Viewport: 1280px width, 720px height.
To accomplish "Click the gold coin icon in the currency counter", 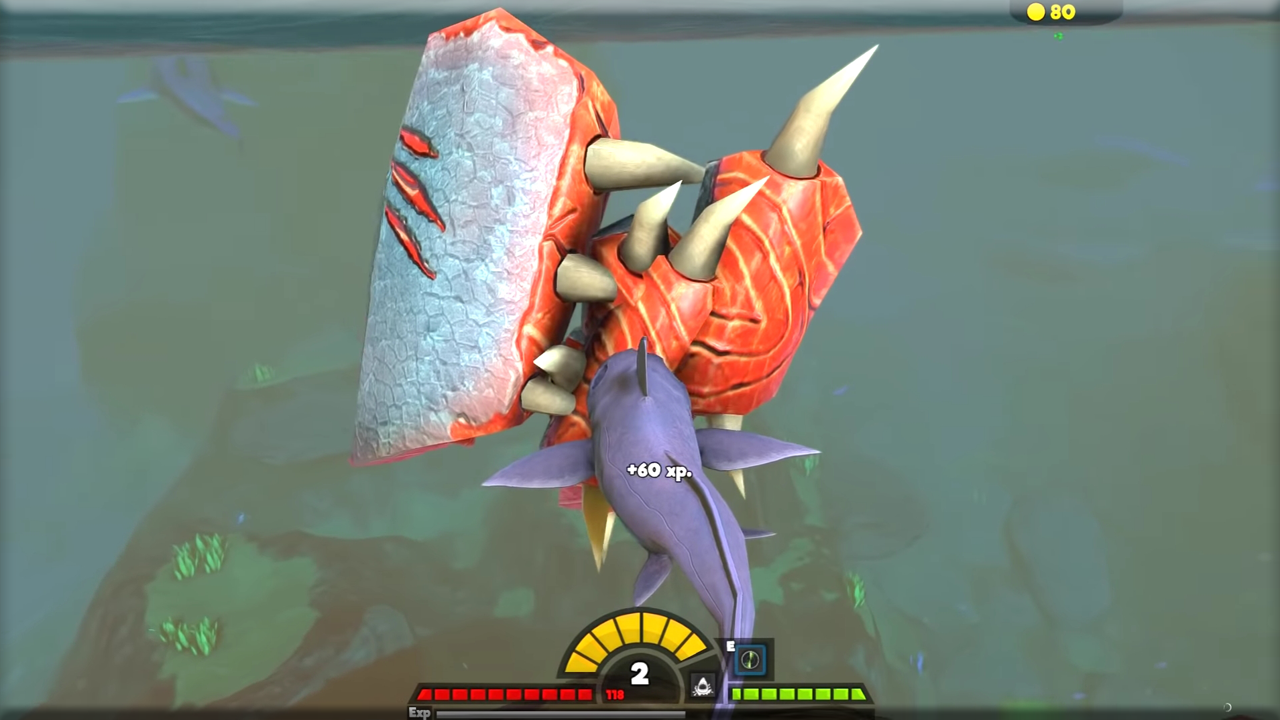I will pyautogui.click(x=1035, y=12).
